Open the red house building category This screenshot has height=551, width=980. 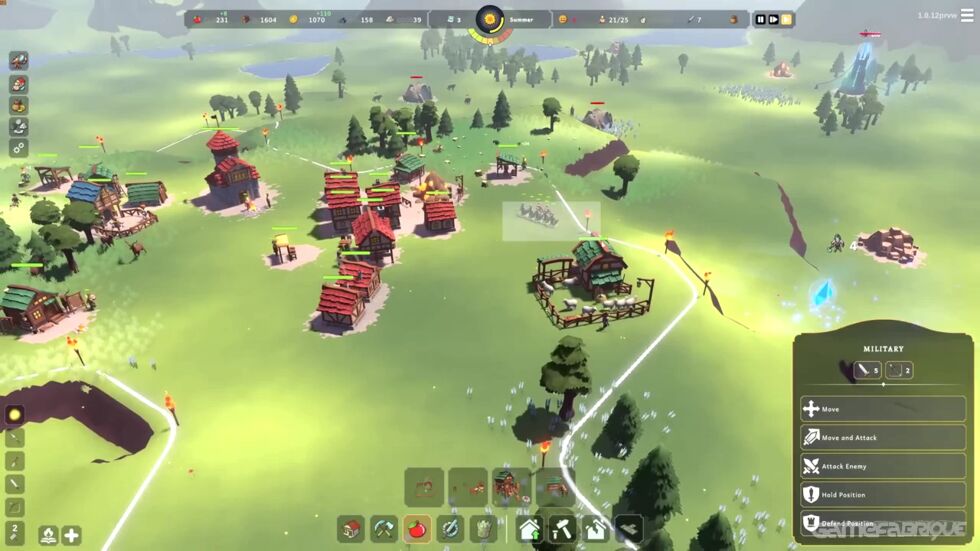coord(351,528)
